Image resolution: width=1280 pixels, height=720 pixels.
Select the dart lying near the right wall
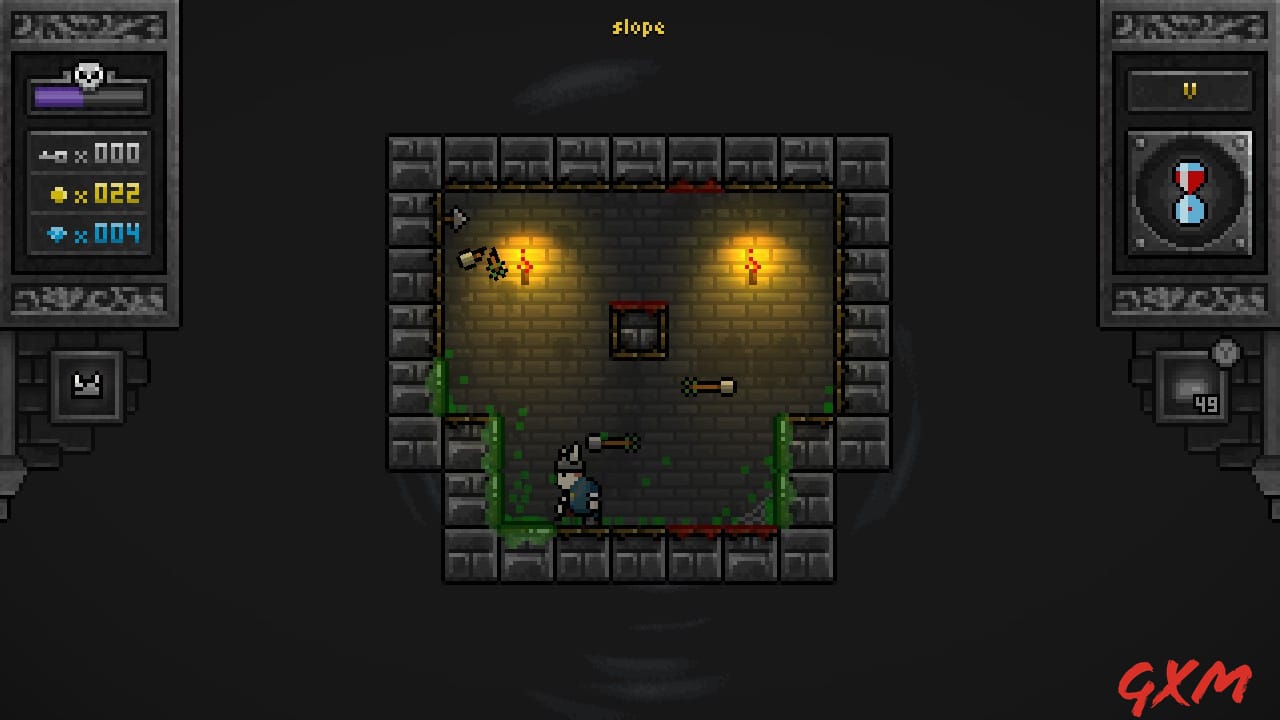(707, 385)
